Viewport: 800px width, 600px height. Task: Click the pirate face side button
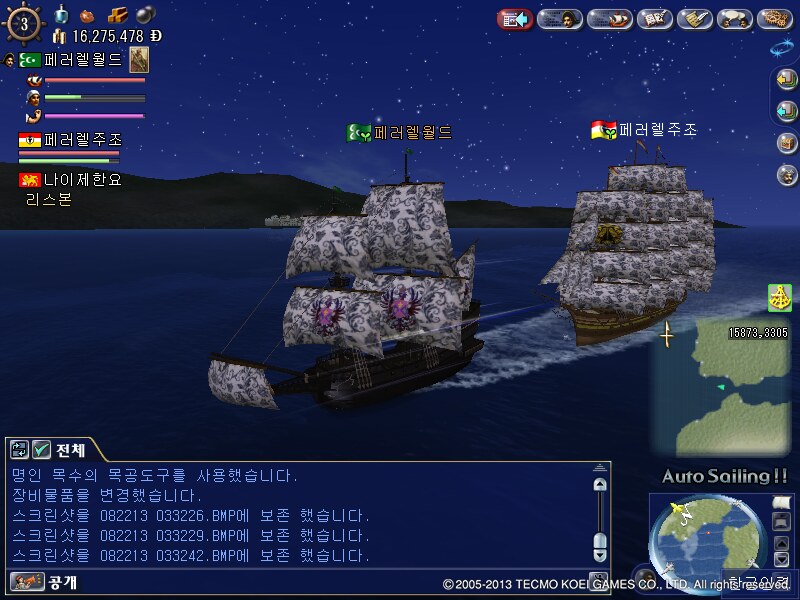tap(786, 174)
